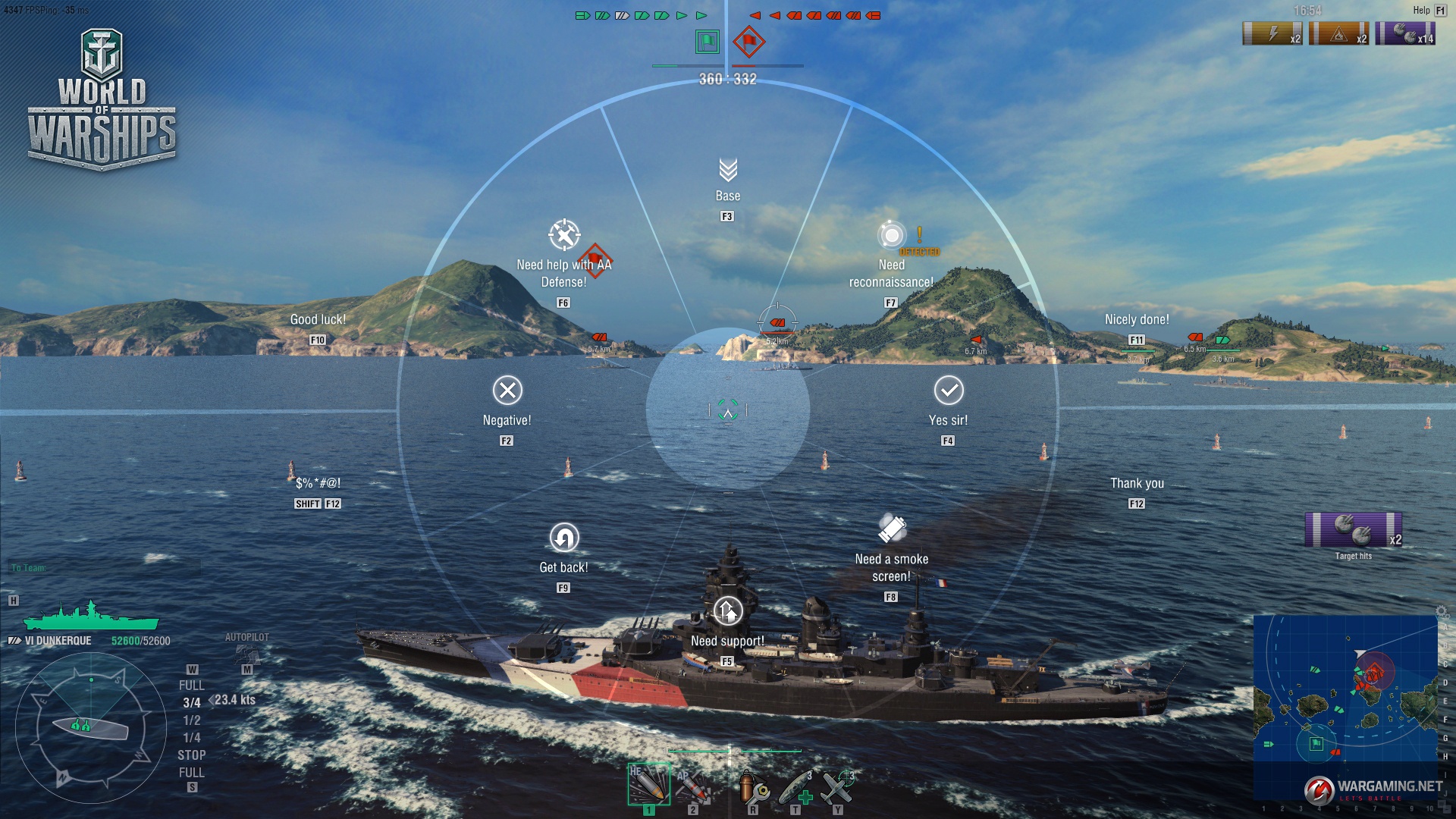Reply Yes sir! on the command wheel
This screenshot has width=1456, height=819.
pos(949,391)
